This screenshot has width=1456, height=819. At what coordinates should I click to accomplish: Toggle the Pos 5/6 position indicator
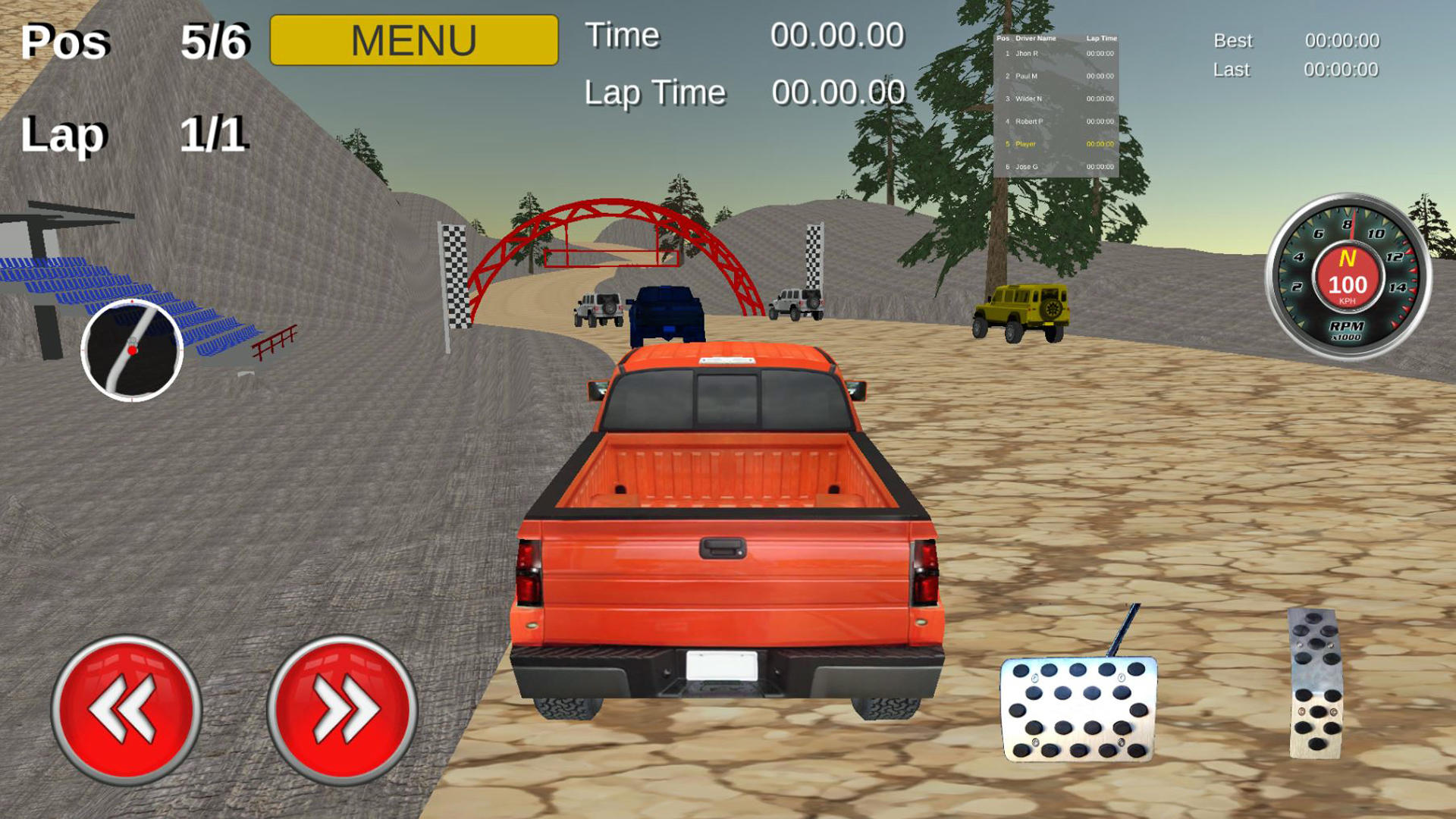pos(136,43)
